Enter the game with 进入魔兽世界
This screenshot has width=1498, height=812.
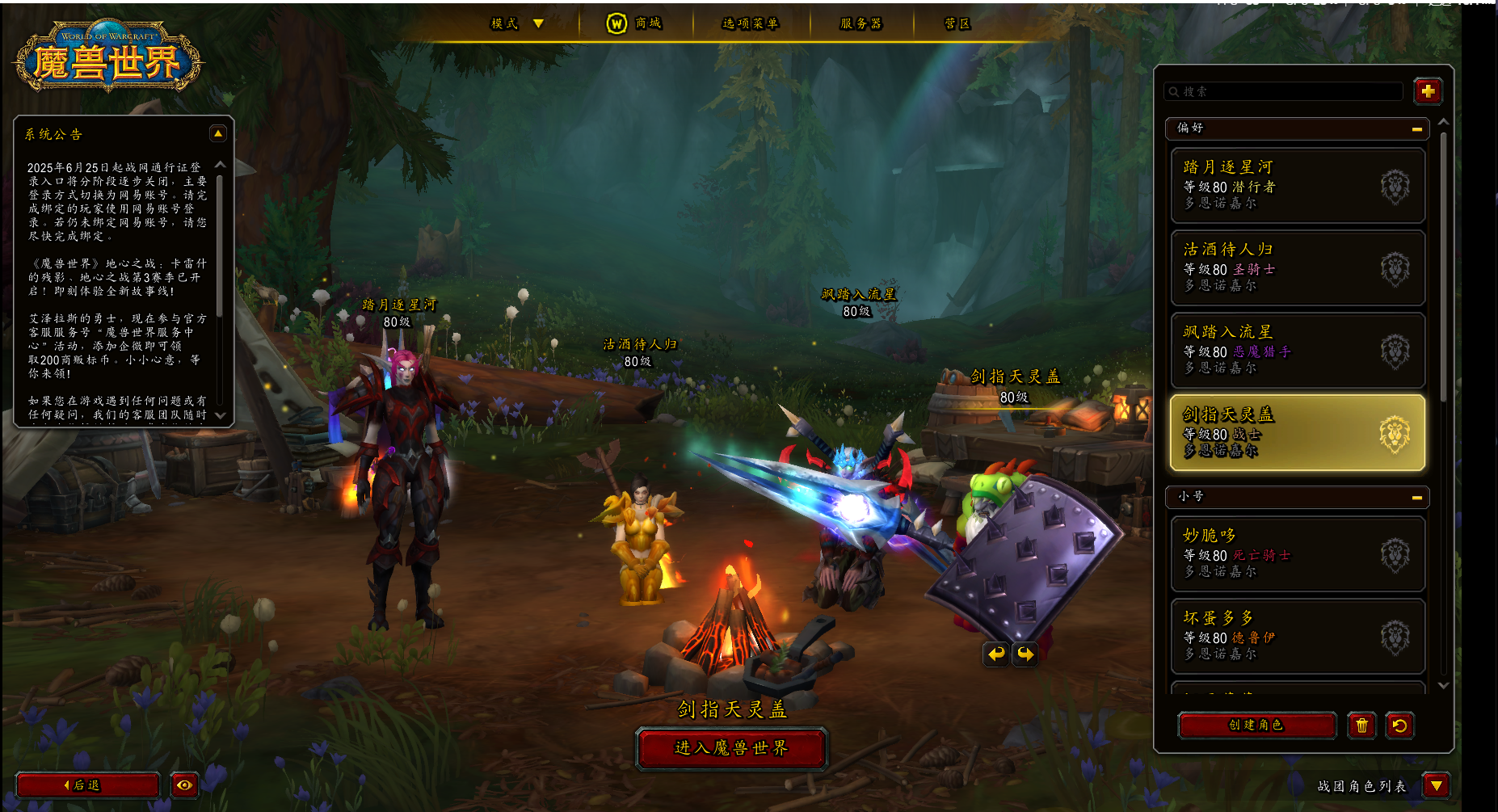(731, 748)
